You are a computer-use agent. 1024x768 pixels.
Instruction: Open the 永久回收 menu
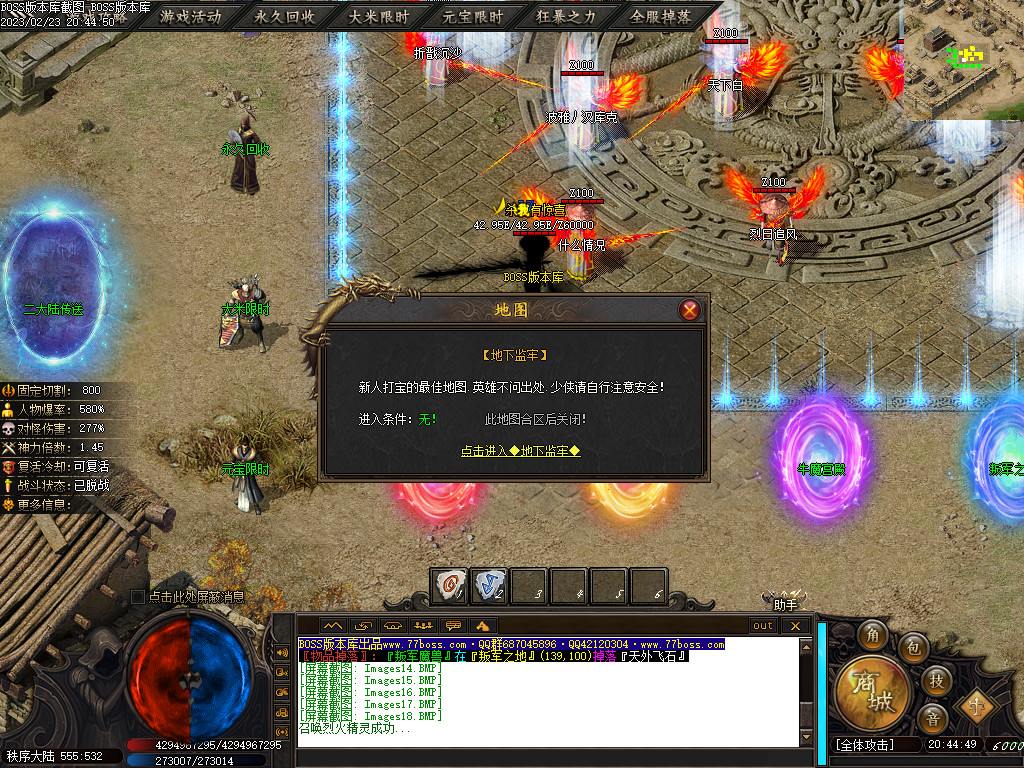point(285,17)
